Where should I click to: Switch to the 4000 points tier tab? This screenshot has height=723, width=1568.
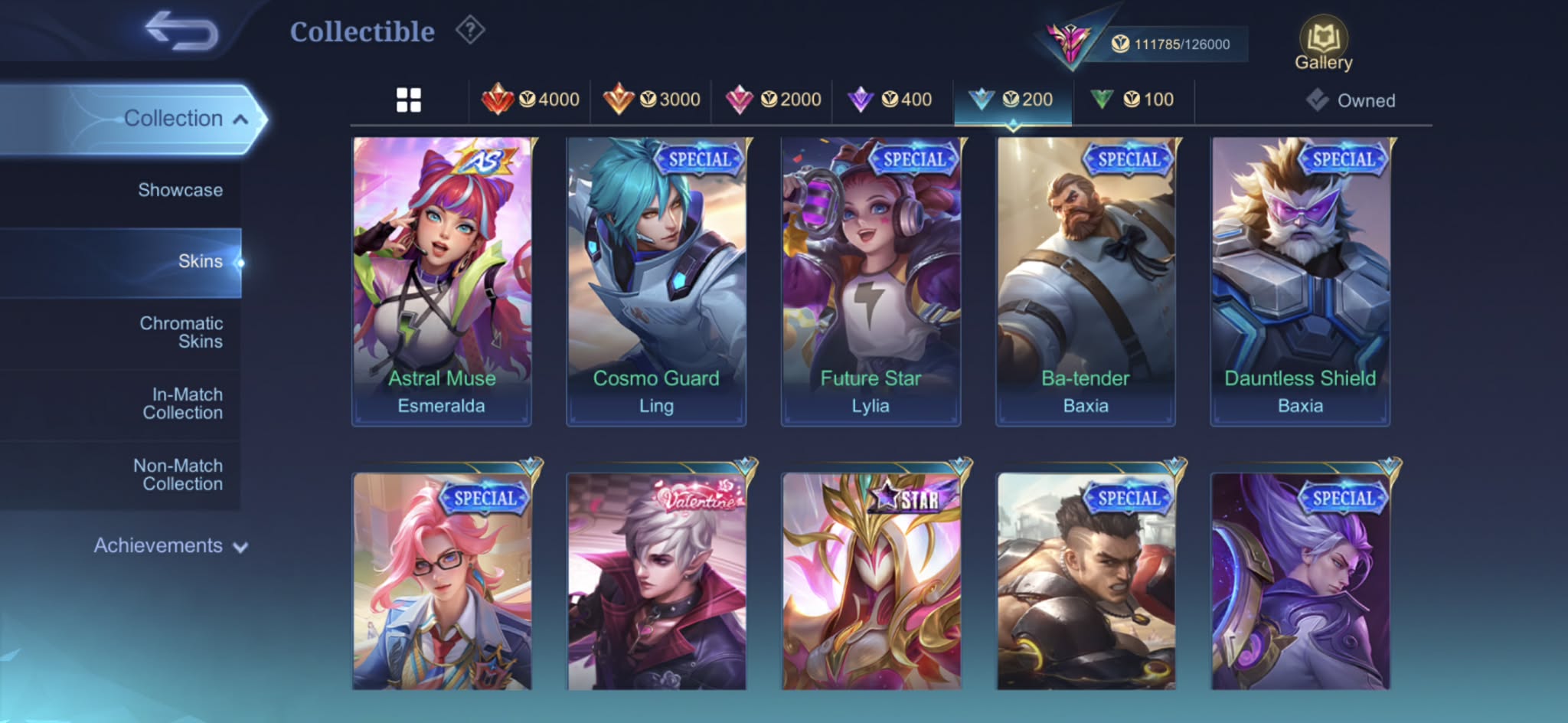click(x=530, y=100)
